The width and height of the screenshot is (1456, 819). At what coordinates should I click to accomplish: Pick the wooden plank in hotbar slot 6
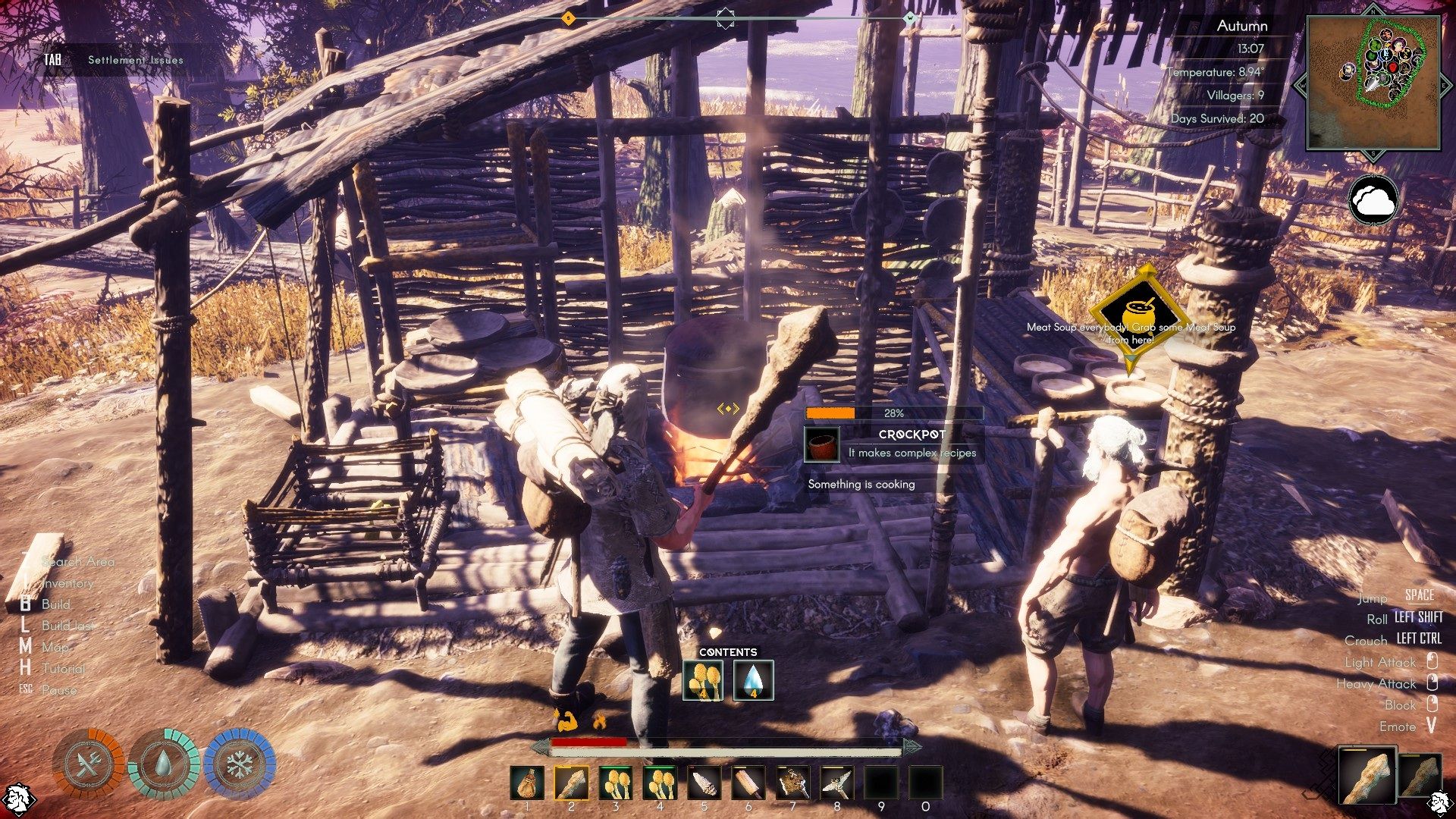click(748, 783)
